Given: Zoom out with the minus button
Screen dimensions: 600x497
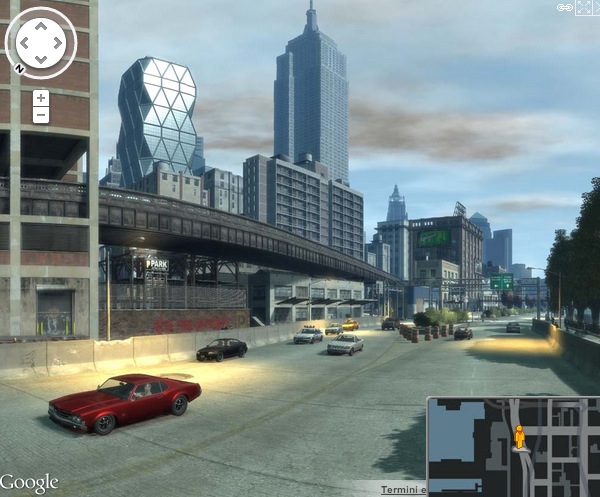Looking at the screenshot, I should pyautogui.click(x=41, y=115).
